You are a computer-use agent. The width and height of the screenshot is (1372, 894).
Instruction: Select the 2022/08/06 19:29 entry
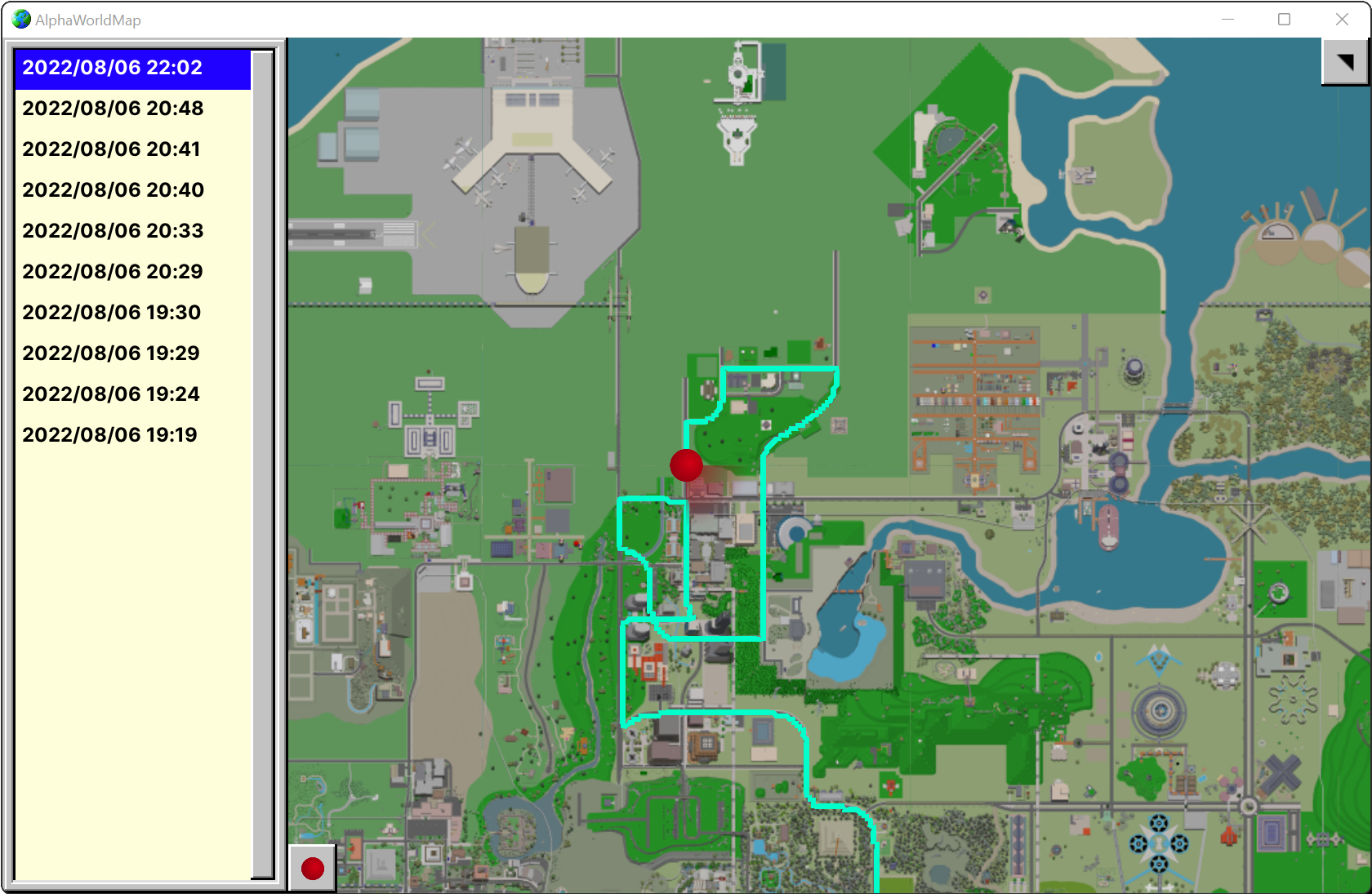pyautogui.click(x=110, y=353)
